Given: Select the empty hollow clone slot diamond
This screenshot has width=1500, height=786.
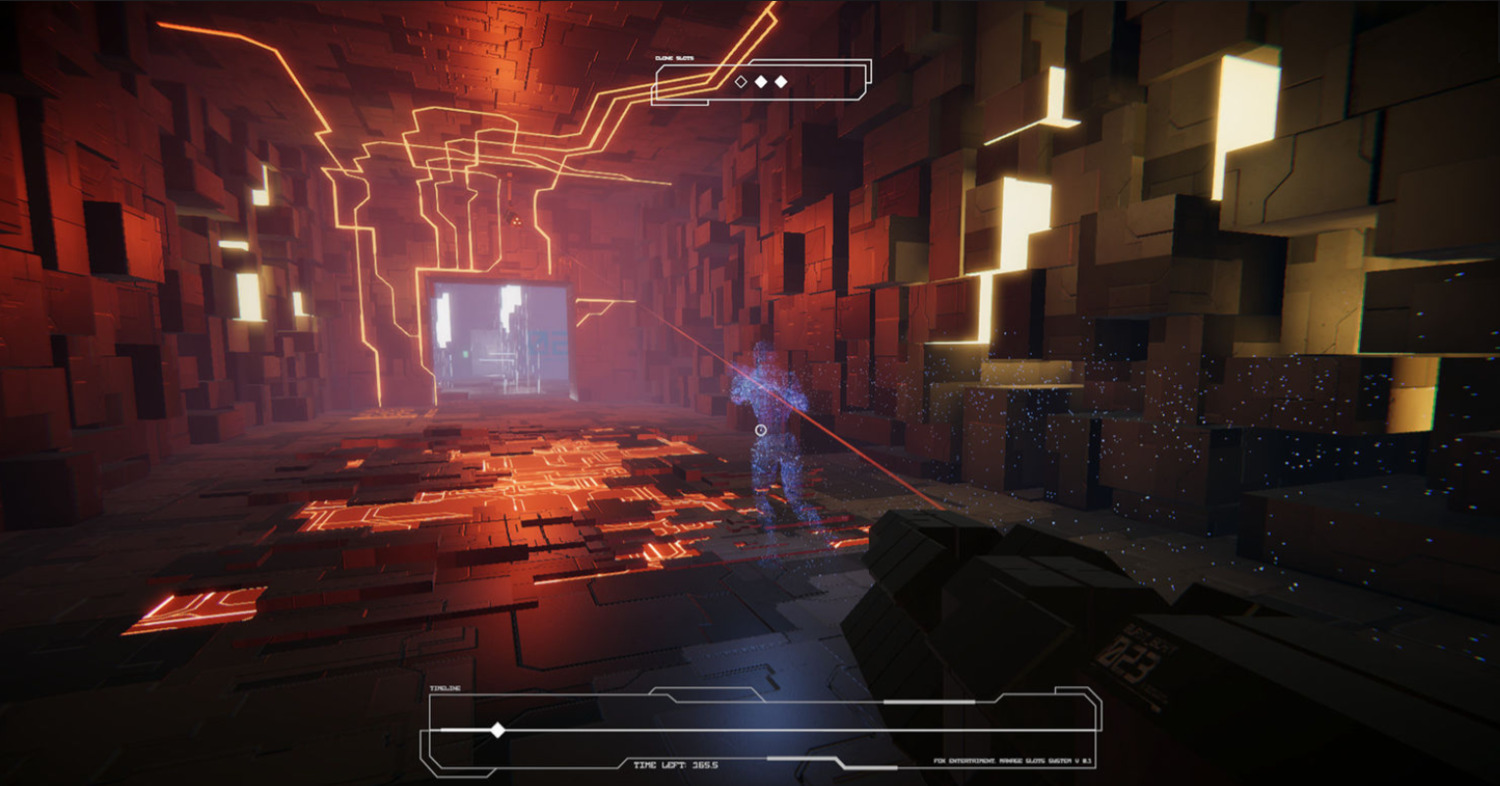Looking at the screenshot, I should click(x=741, y=82).
